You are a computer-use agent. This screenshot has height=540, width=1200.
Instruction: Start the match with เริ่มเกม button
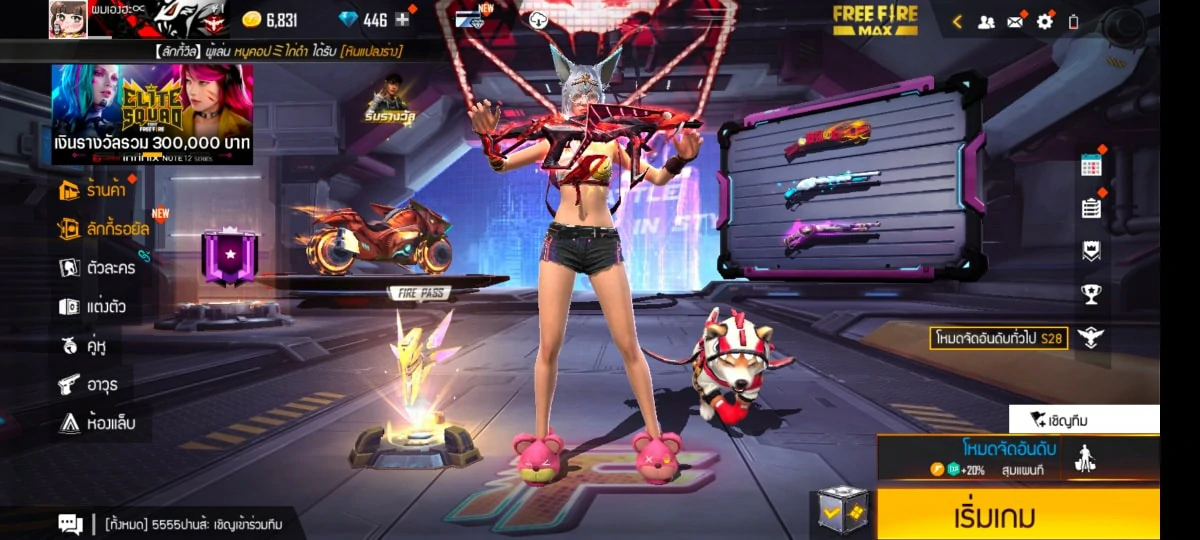click(1018, 515)
